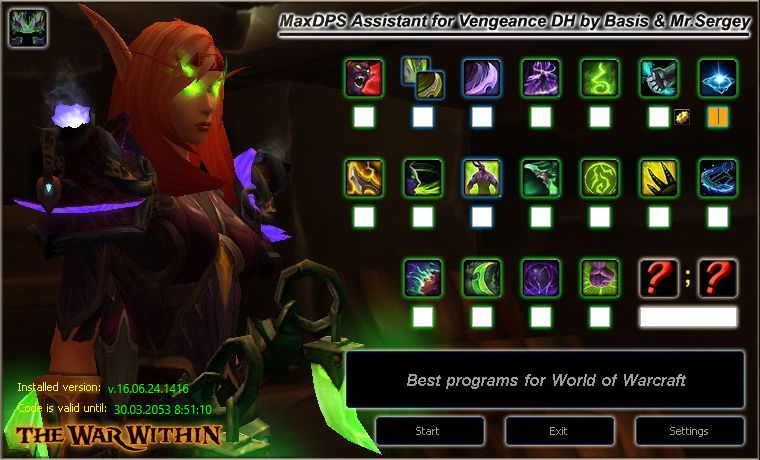The image size is (760, 460).
Task: Start the MaxDPS assistant
Action: click(427, 431)
